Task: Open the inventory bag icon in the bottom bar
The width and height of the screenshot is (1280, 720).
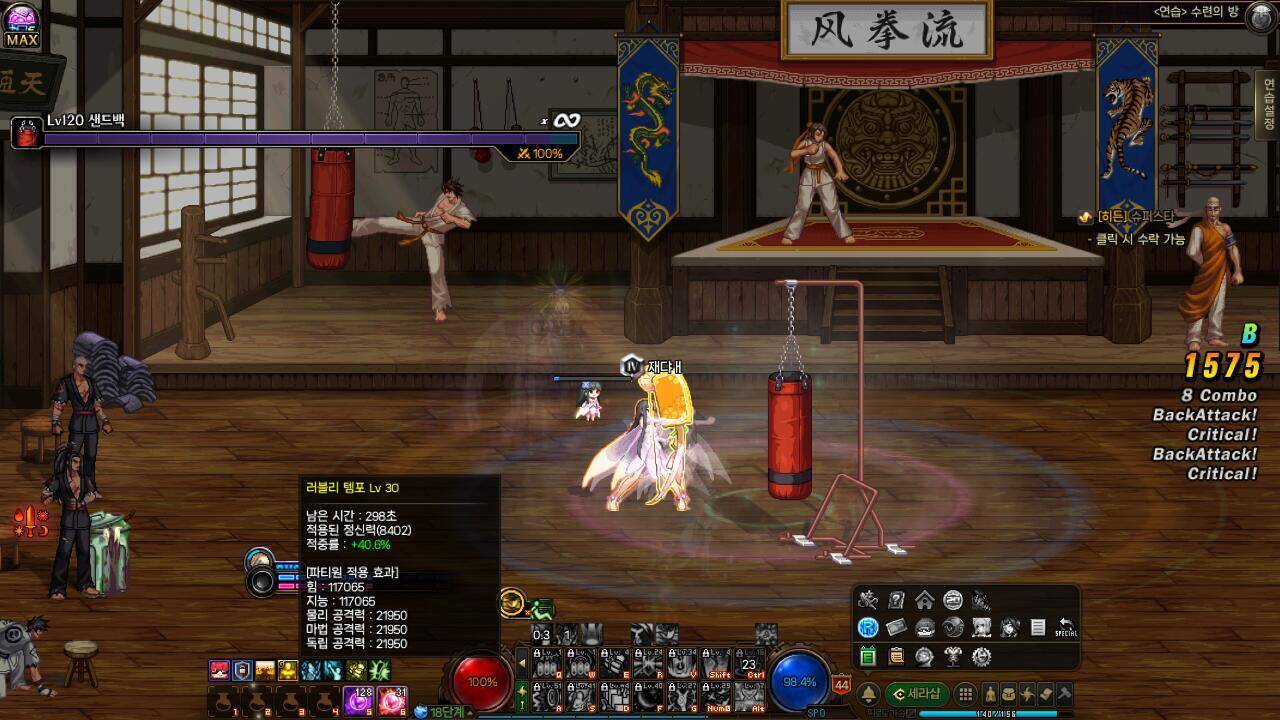Action: pyautogui.click(x=1008, y=694)
